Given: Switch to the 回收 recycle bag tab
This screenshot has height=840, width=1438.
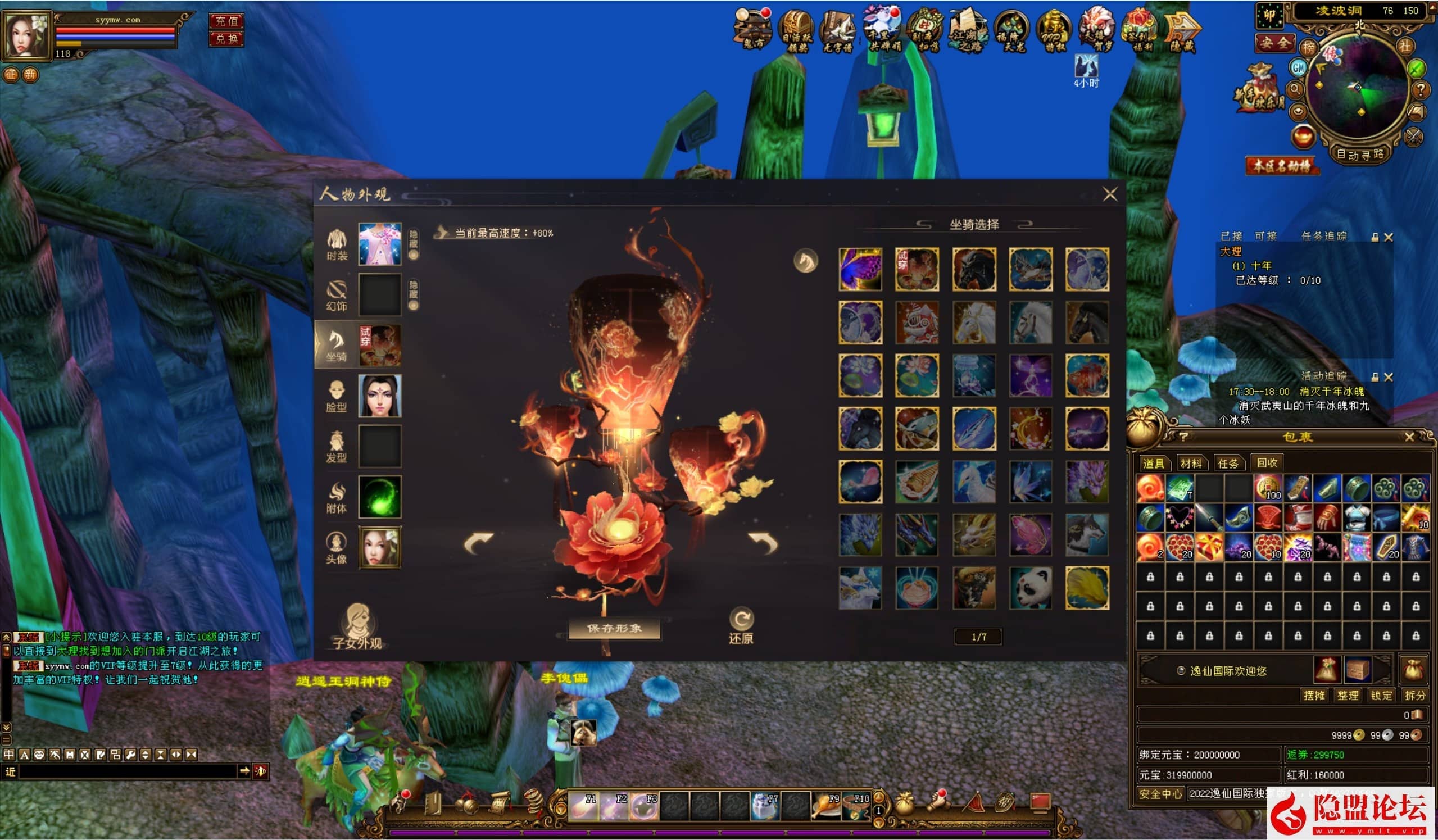Looking at the screenshot, I should pos(1267,463).
